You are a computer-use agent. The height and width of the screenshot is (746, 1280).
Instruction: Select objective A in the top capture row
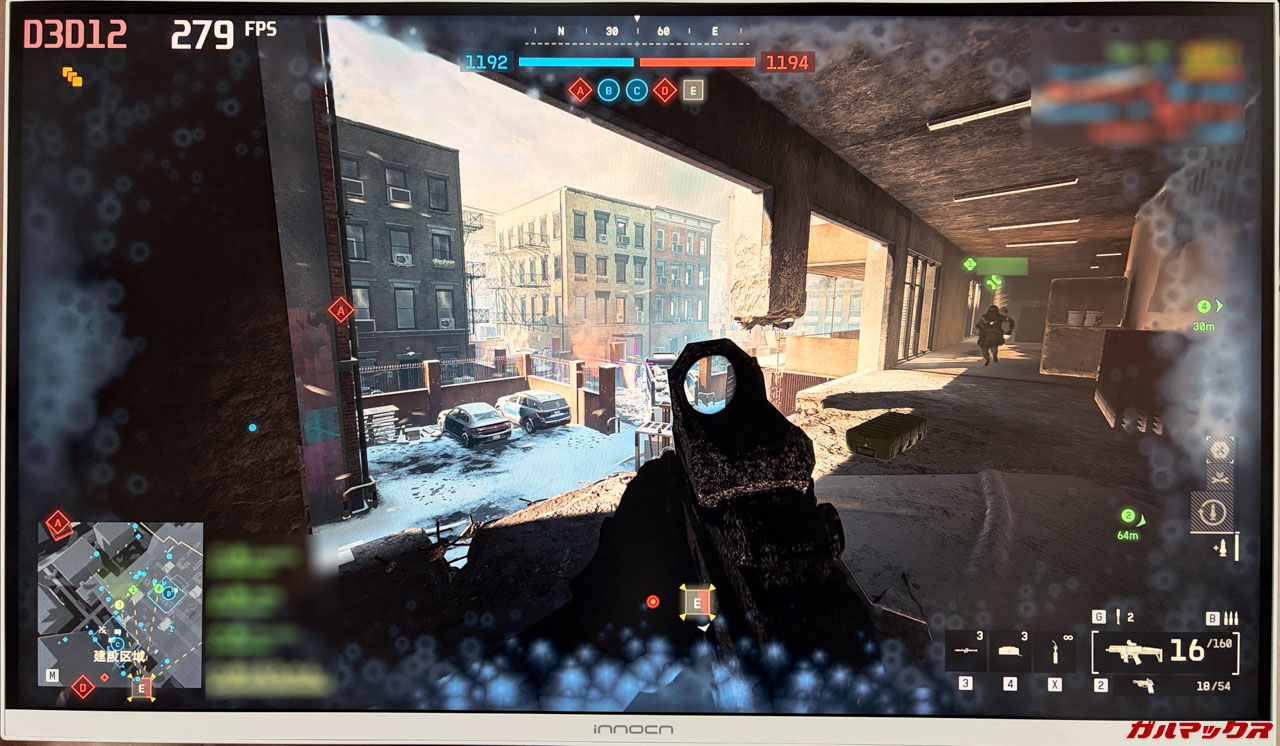click(579, 91)
